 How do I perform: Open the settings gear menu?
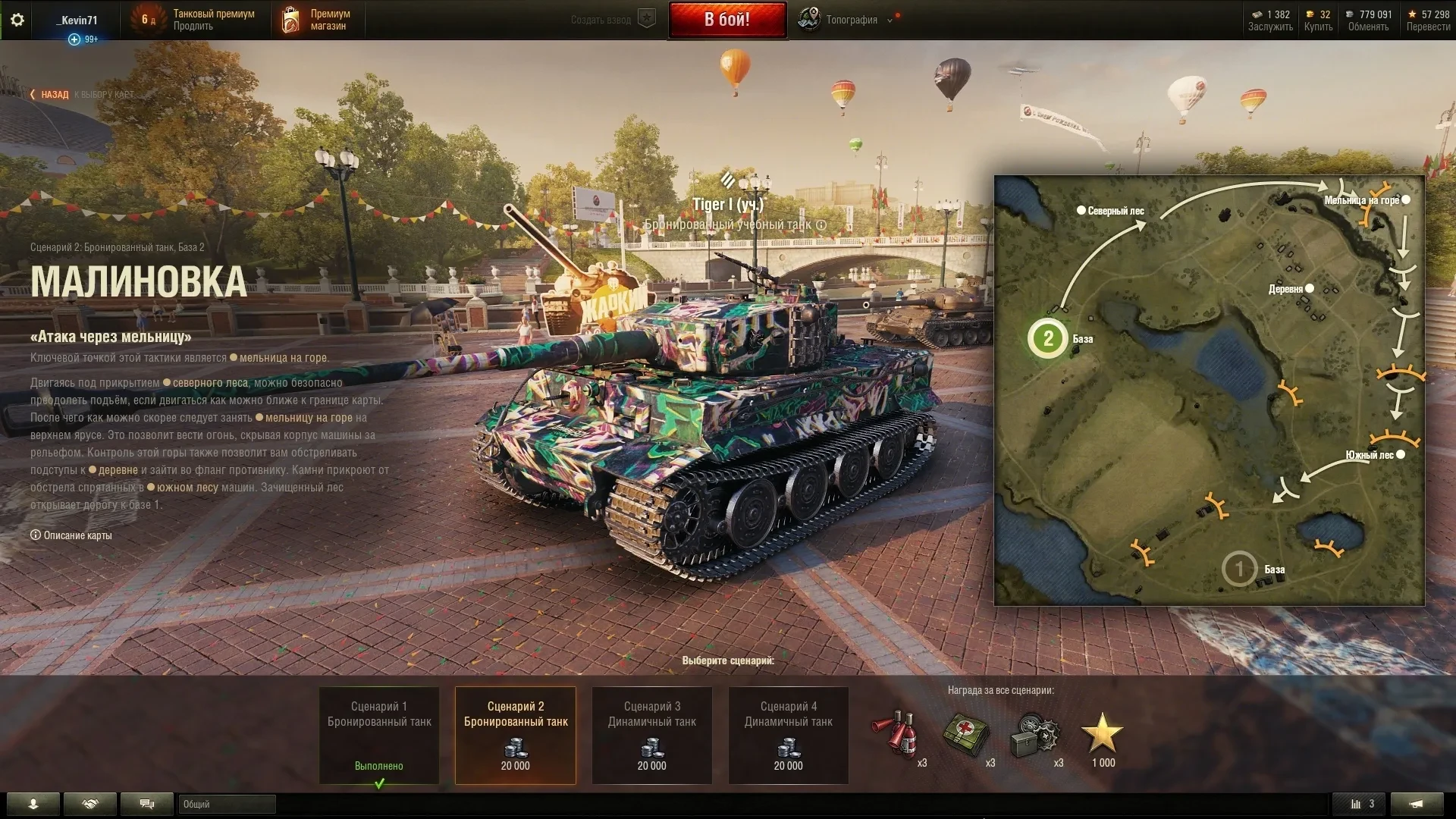coord(17,20)
